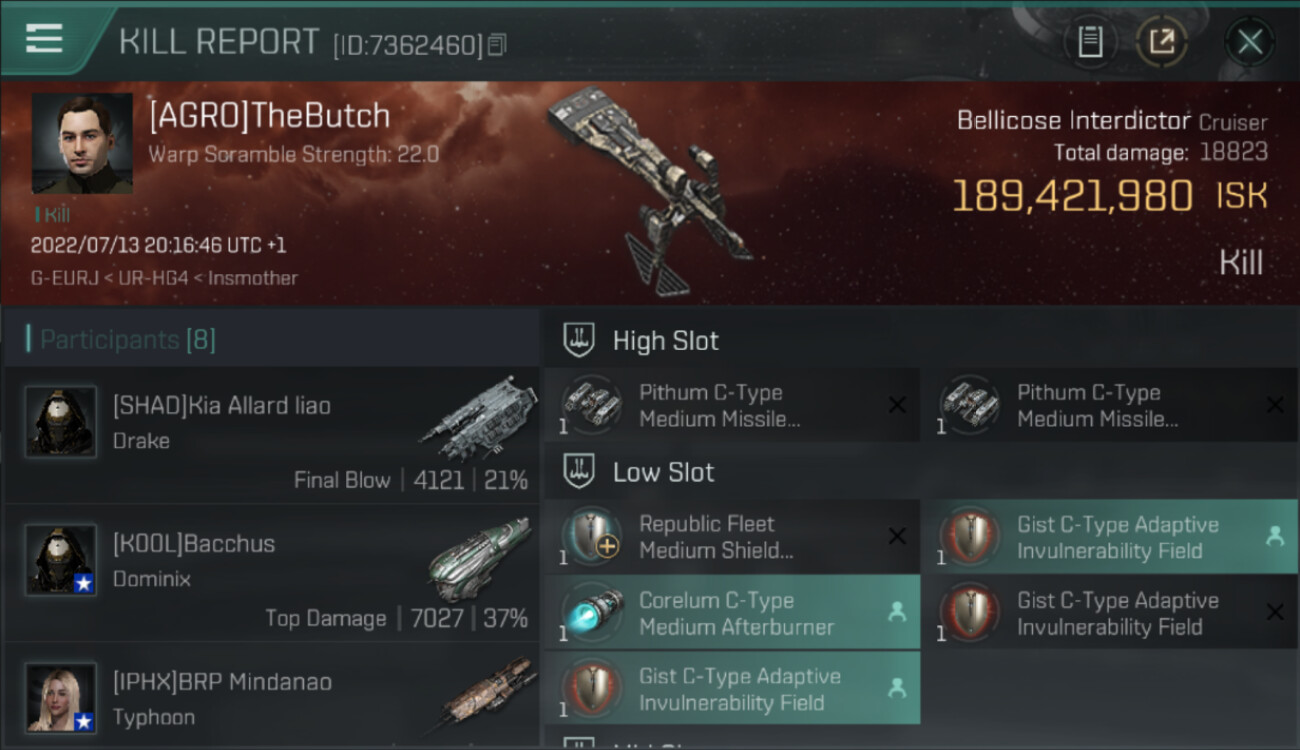The width and height of the screenshot is (1300, 750).
Task: Select participant BRP Mindanao flying Typhoon
Action: (271, 696)
